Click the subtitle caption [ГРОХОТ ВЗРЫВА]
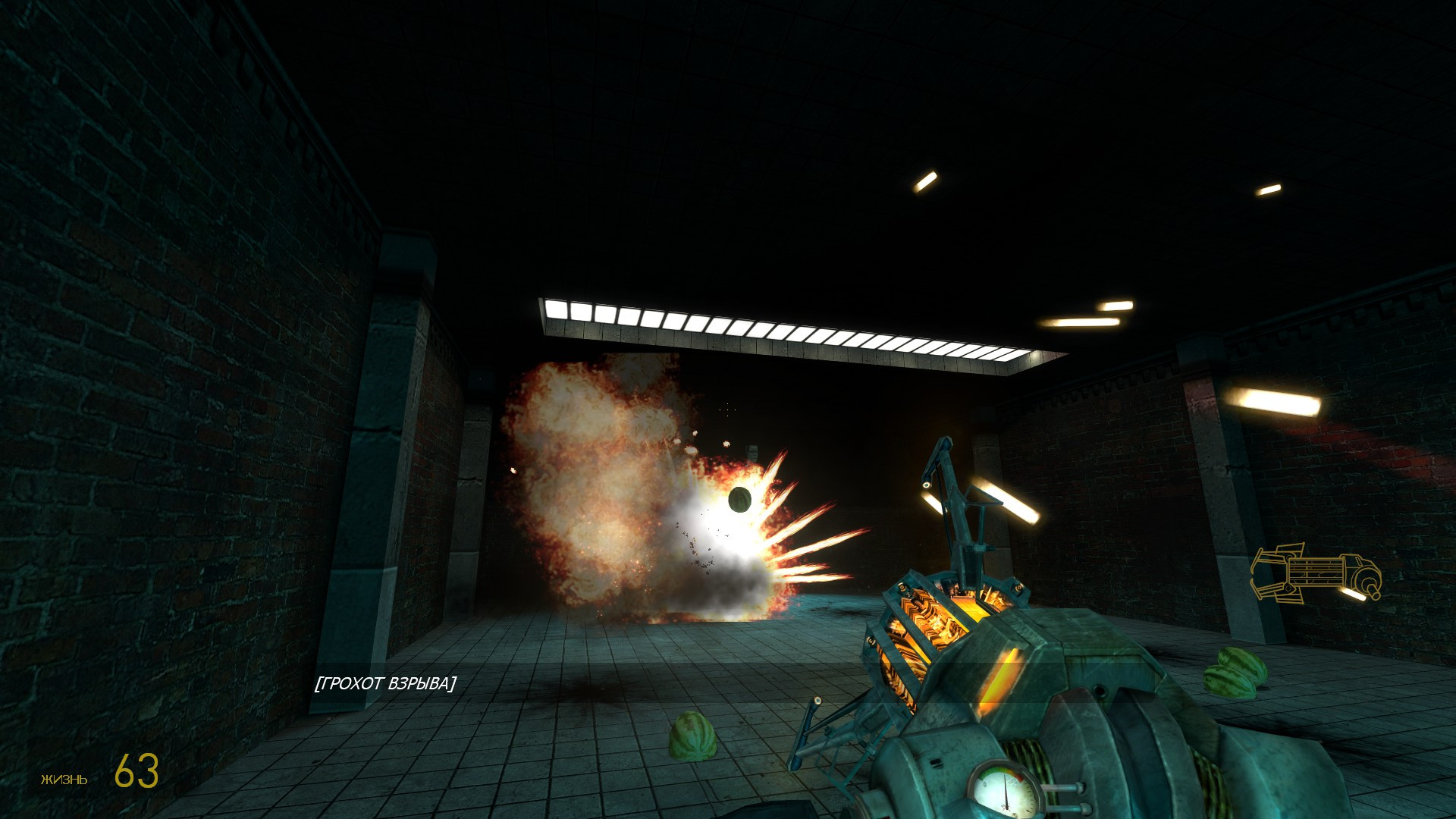 [x=386, y=683]
